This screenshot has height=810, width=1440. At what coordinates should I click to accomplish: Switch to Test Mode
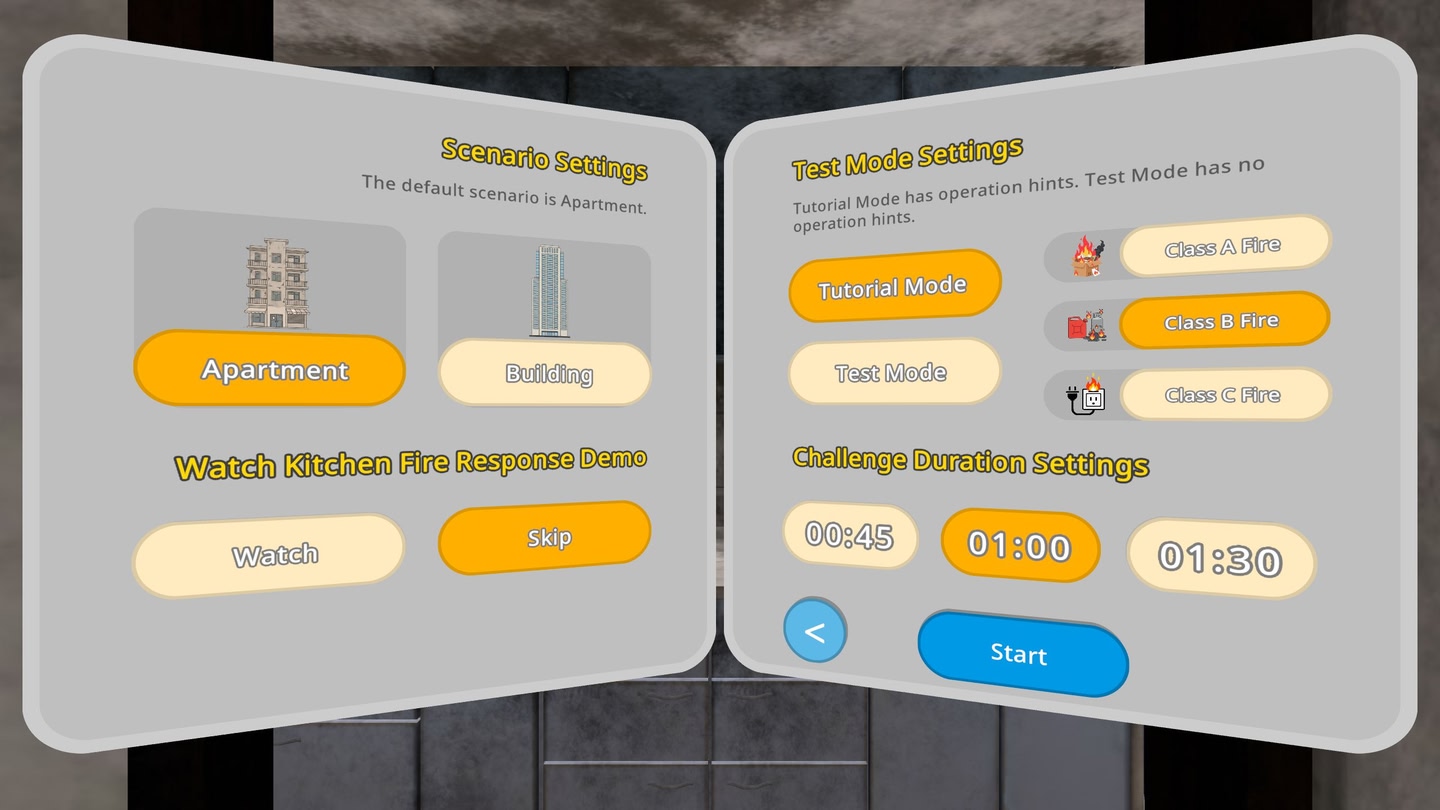tap(893, 372)
